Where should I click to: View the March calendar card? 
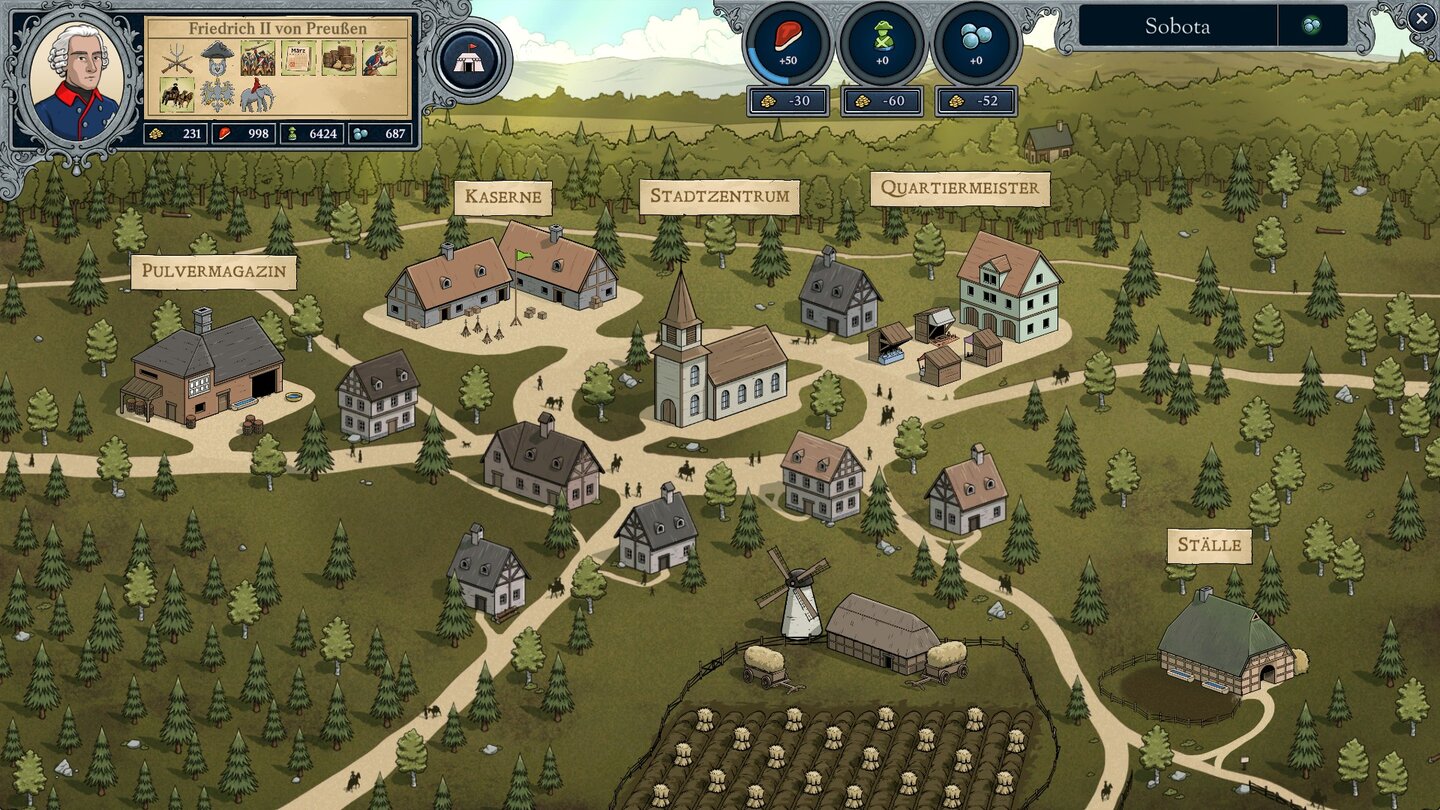pyautogui.click(x=298, y=58)
